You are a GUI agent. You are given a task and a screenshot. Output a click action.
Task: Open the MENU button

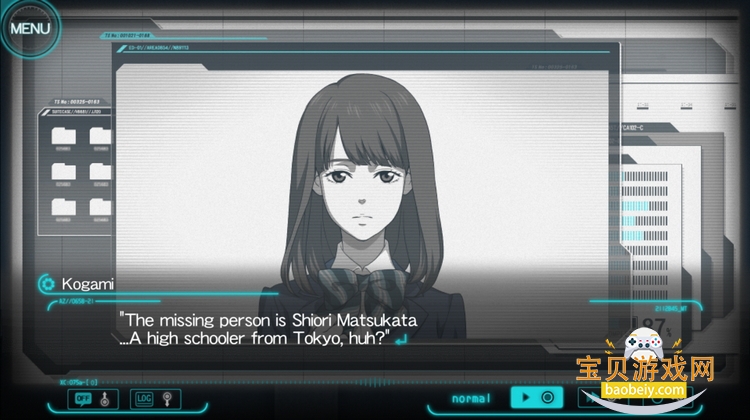click(x=29, y=27)
